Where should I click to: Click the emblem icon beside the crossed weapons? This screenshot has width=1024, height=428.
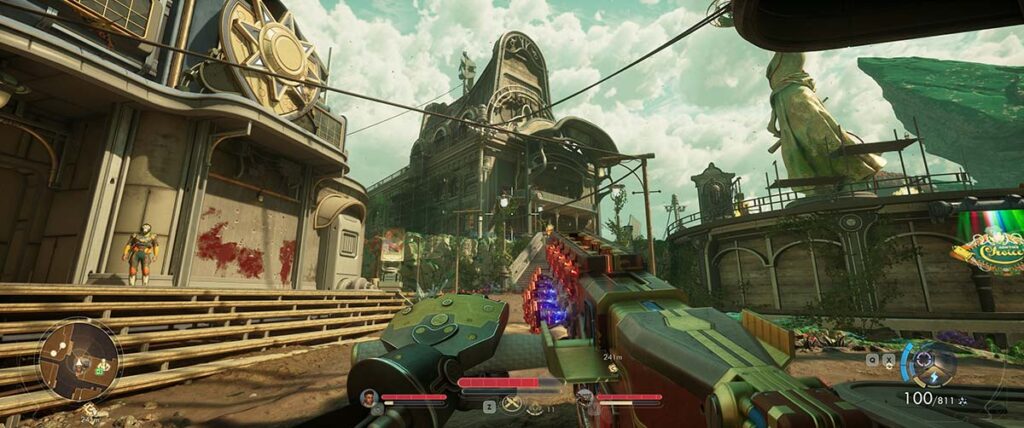click(535, 406)
